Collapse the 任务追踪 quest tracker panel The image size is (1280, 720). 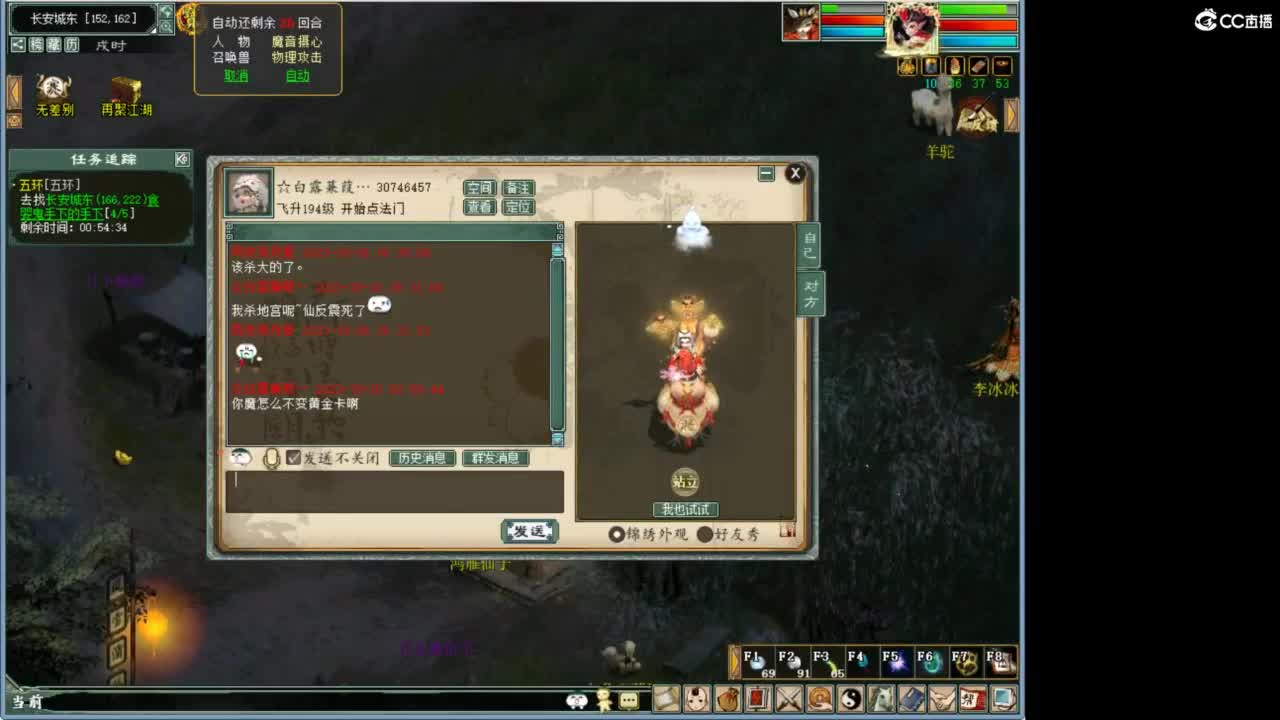pos(183,159)
